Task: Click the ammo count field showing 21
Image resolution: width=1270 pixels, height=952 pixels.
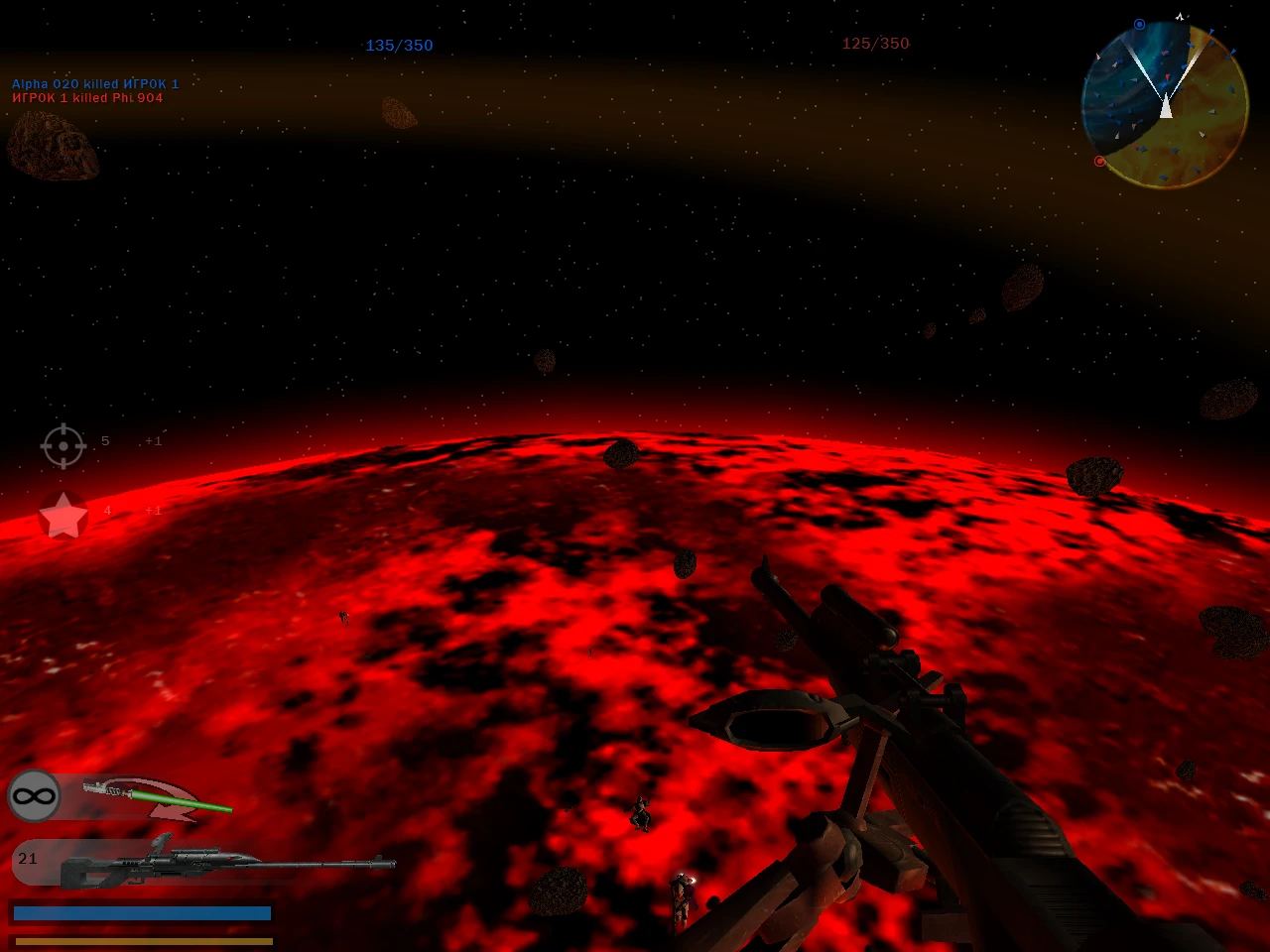Action: [x=27, y=860]
